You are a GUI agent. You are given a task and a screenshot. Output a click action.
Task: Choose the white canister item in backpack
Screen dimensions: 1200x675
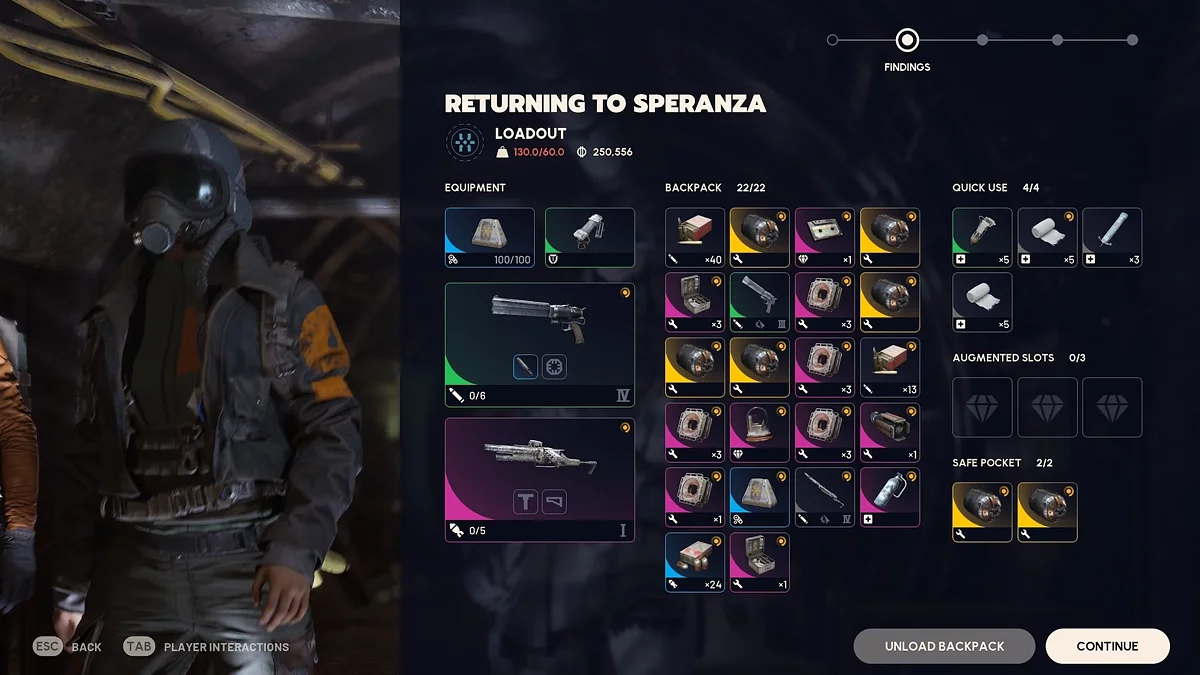890,497
